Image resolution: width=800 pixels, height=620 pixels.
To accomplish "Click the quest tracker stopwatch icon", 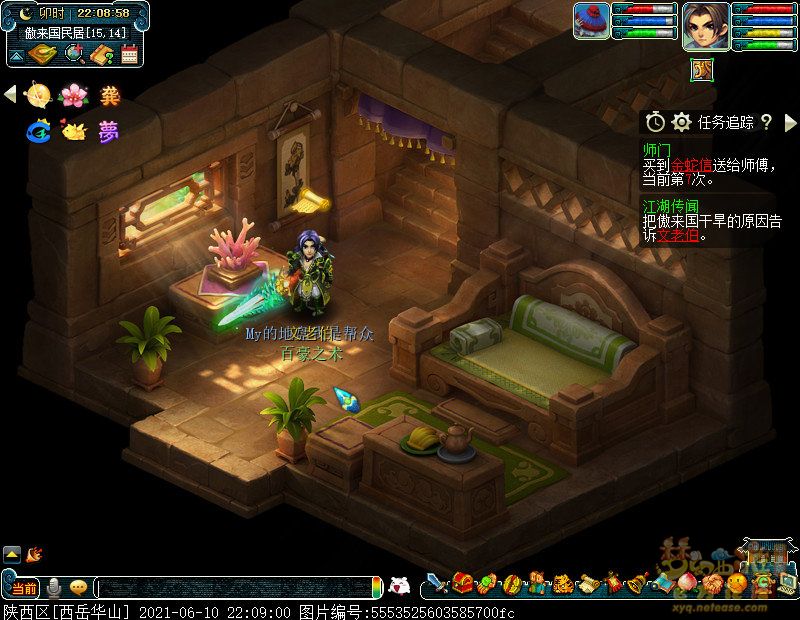I will pos(655,122).
